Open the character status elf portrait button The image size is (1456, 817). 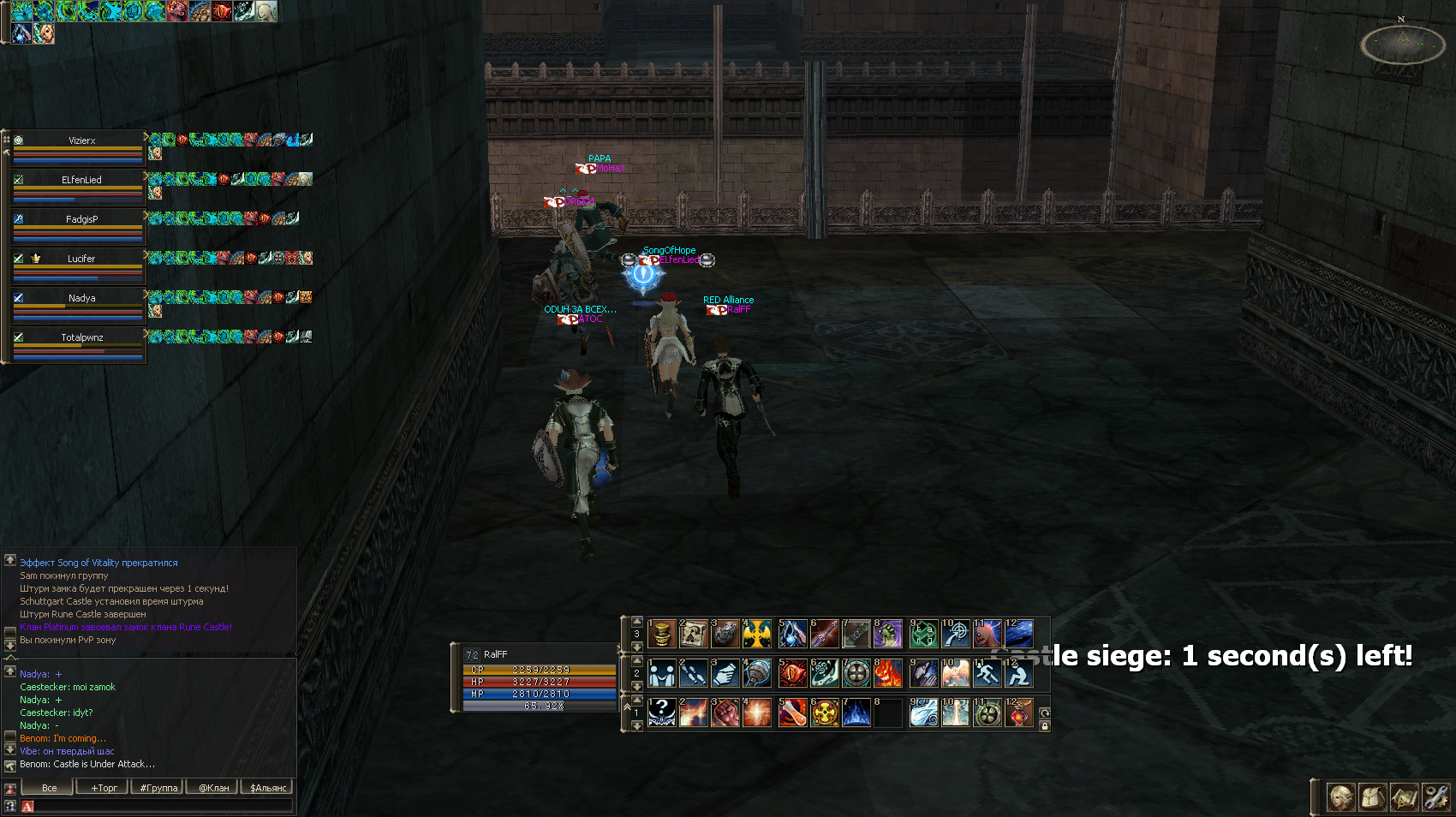click(1341, 797)
